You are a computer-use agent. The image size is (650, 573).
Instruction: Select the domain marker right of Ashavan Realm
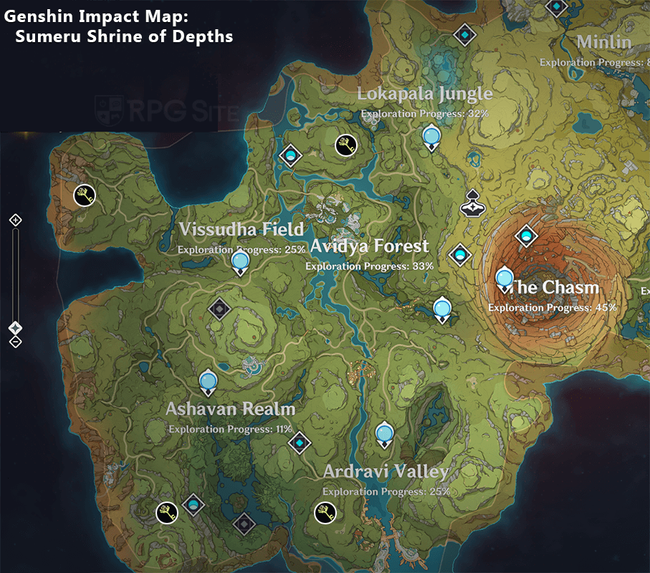(x=299, y=440)
